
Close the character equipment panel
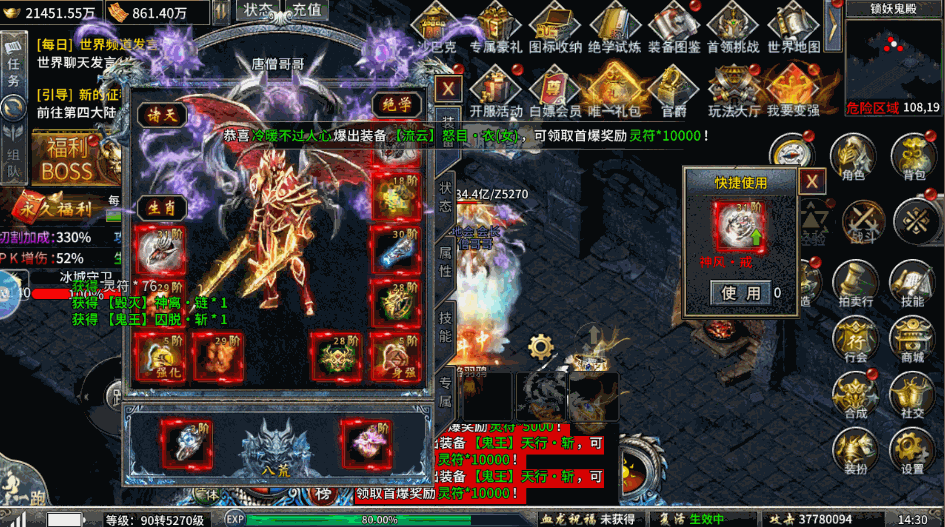449,87
